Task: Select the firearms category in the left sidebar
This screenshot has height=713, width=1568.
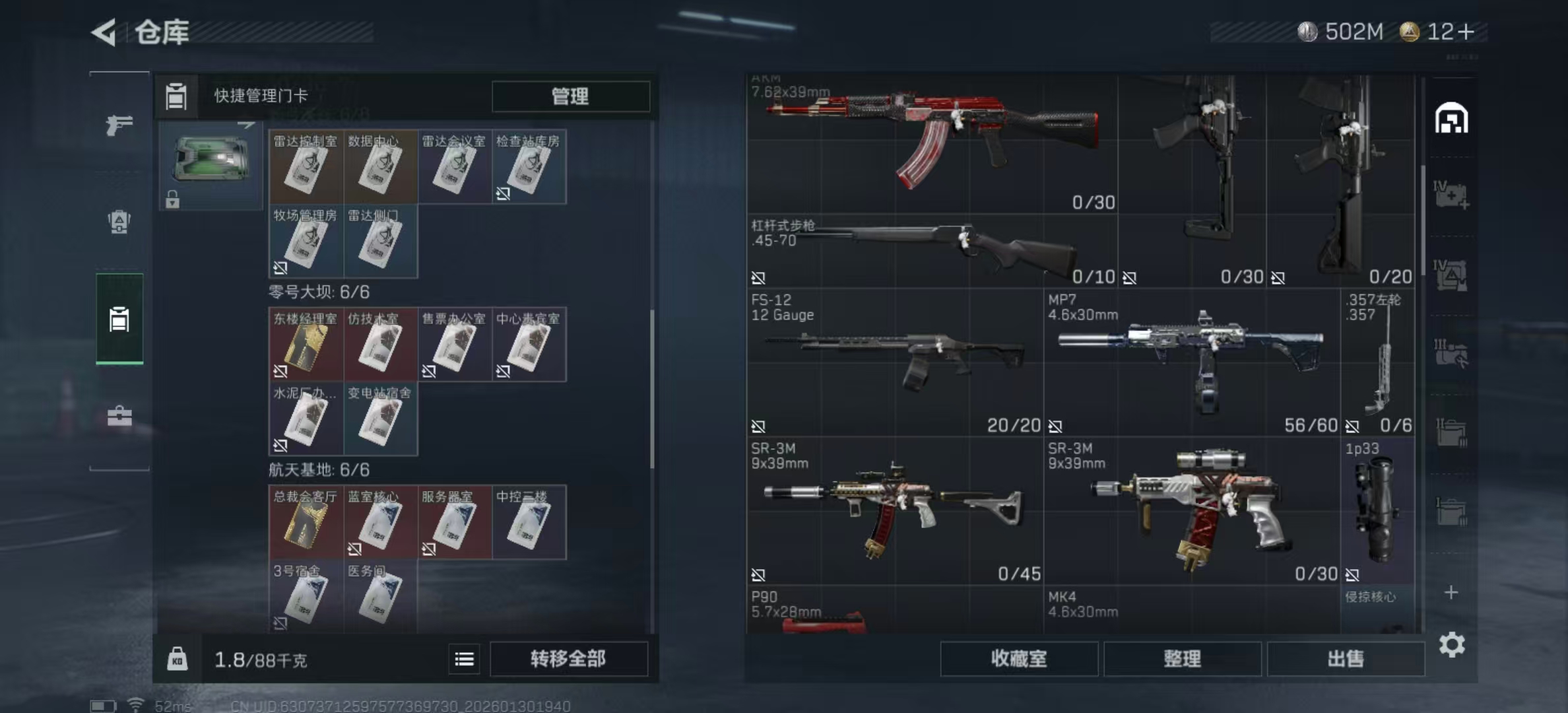Action: [x=119, y=125]
